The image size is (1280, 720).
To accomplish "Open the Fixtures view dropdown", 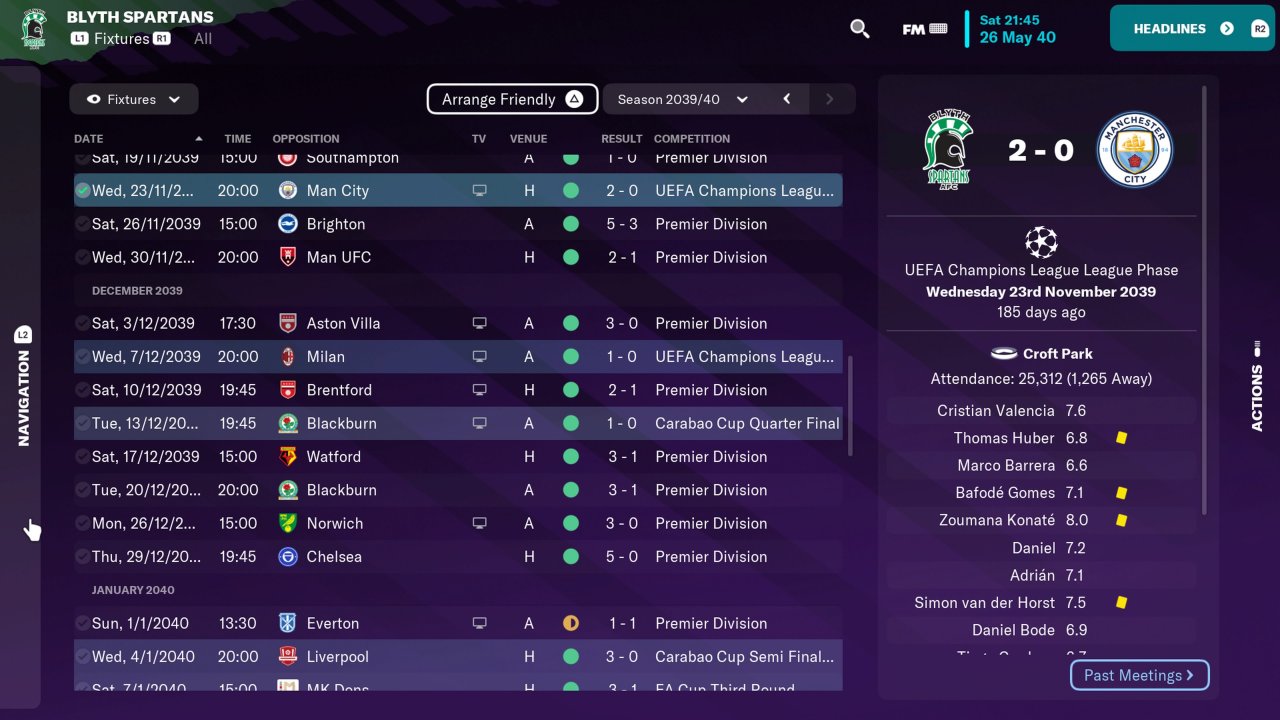I will (134, 99).
